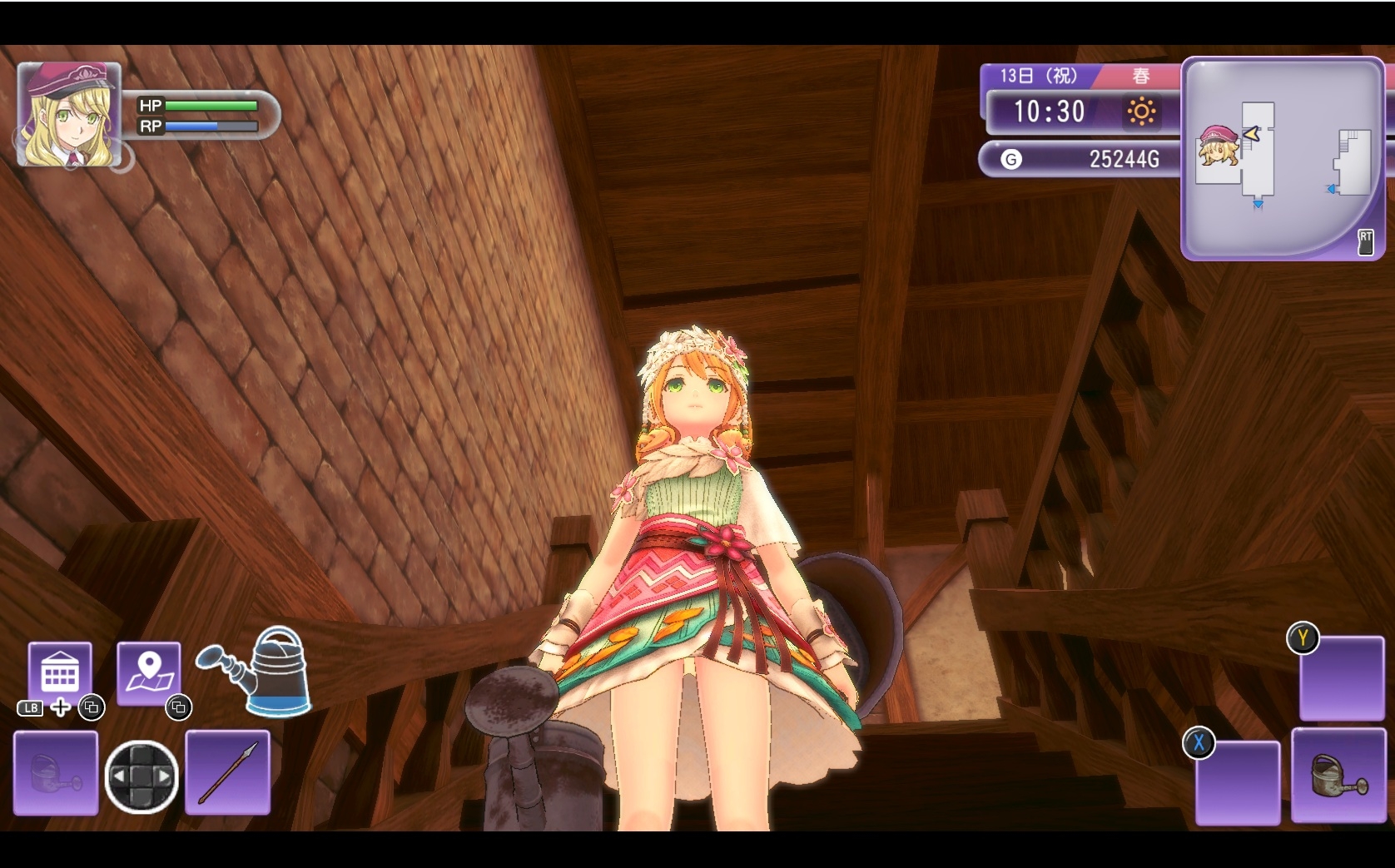
Task: Use the watering can action slot
Action: click(x=1338, y=775)
